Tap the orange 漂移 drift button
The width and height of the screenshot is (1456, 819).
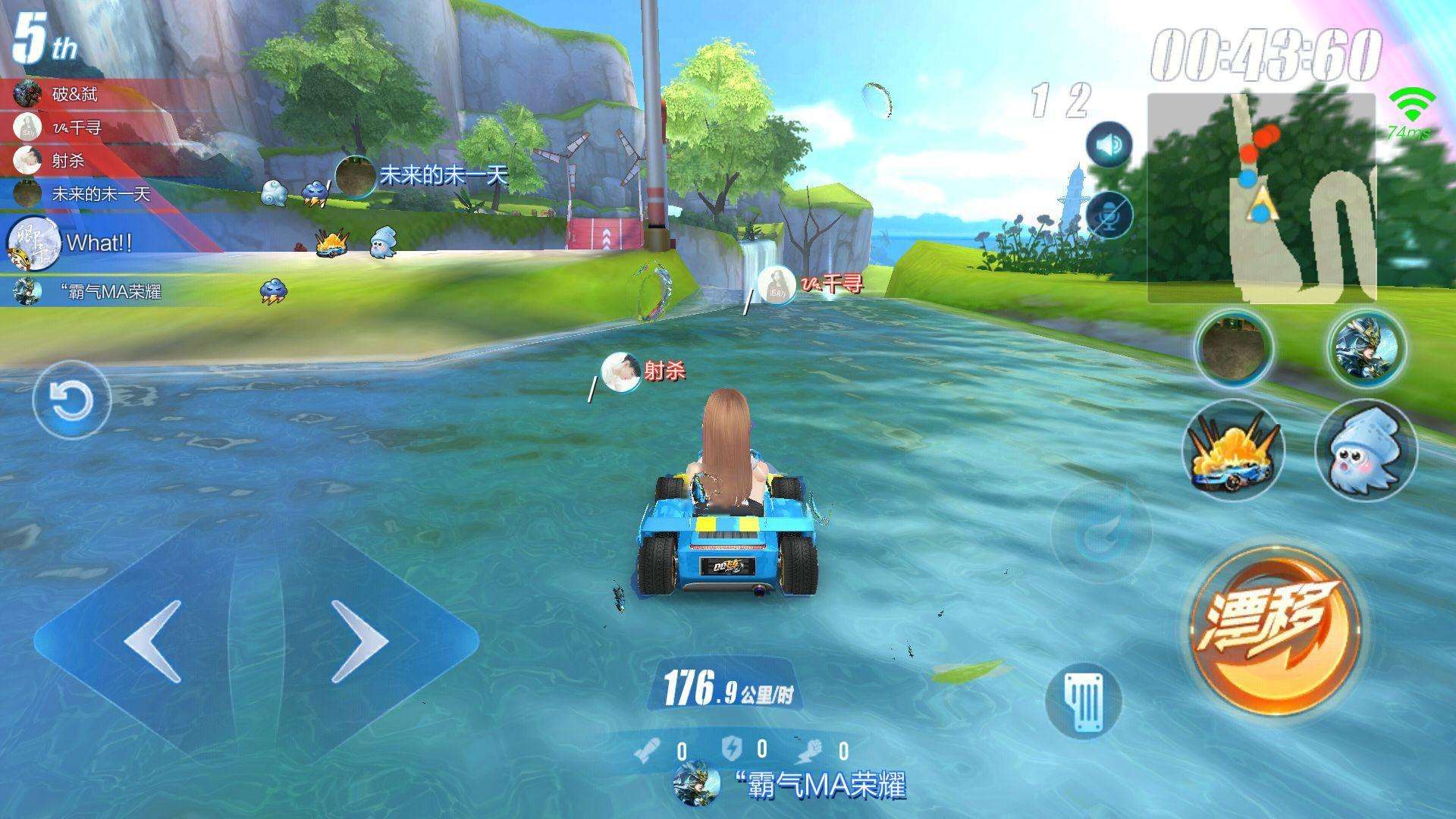tap(1274, 631)
